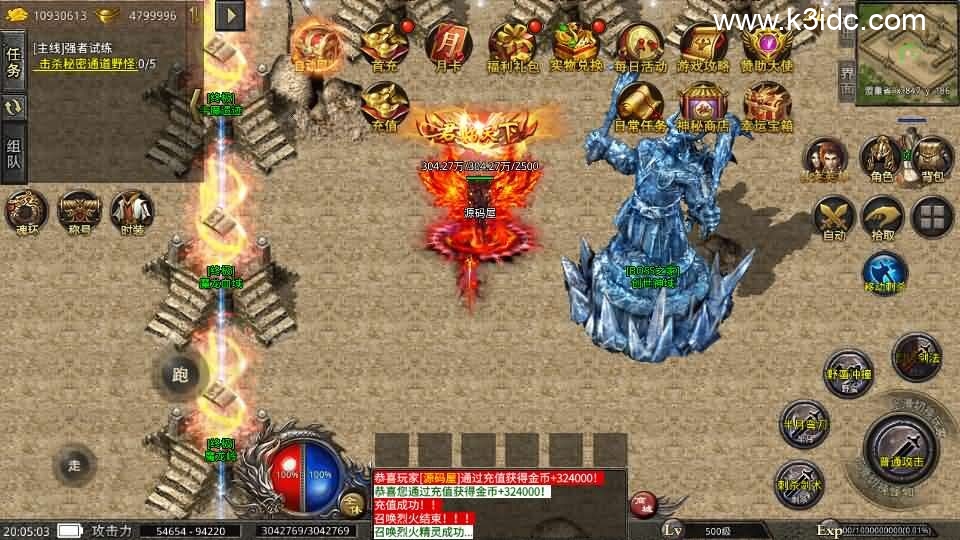Screen dimensions: 960x540
Task: Open 每日活动 daily activities
Action: click(640, 45)
